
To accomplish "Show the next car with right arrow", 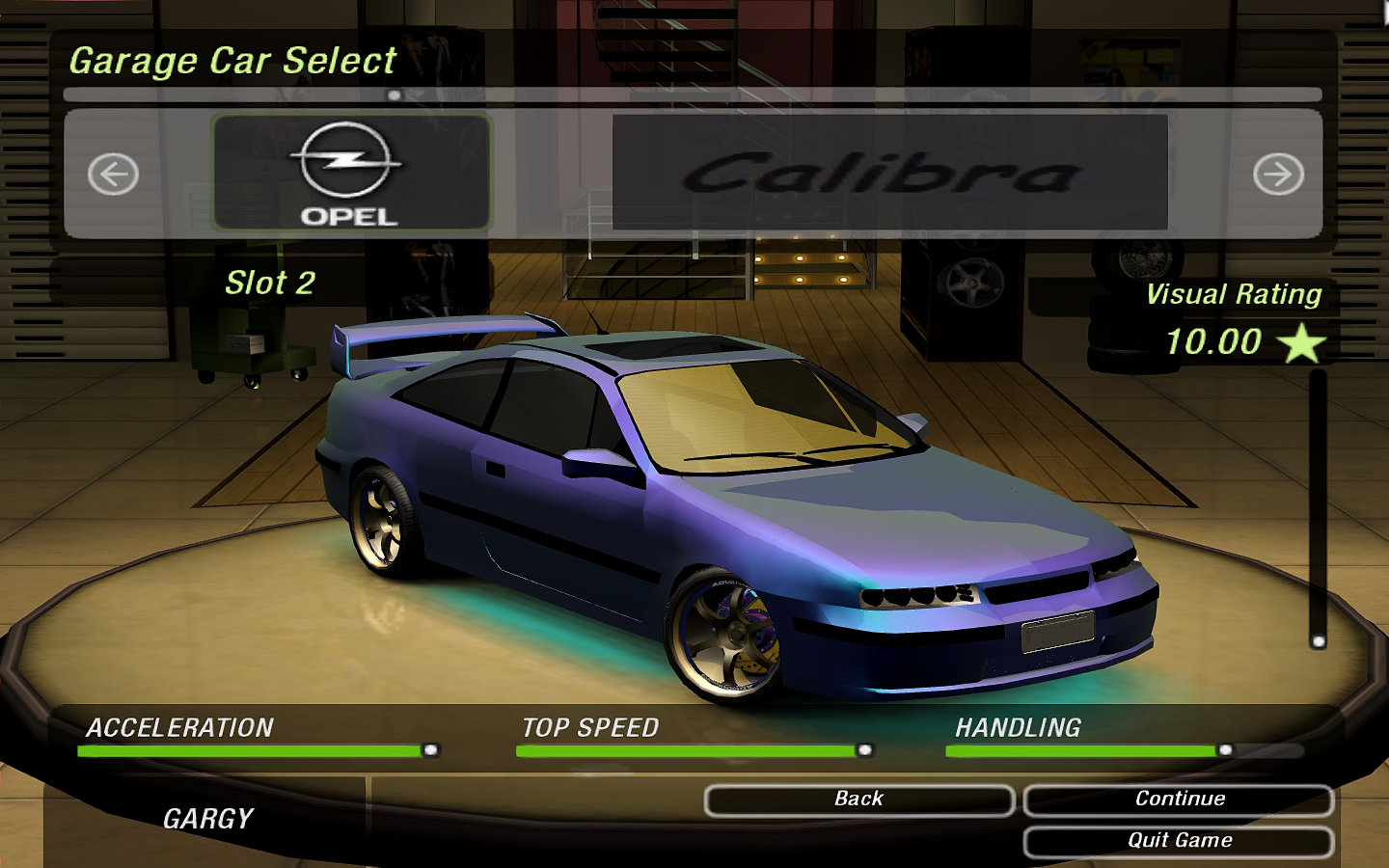I will (1278, 175).
